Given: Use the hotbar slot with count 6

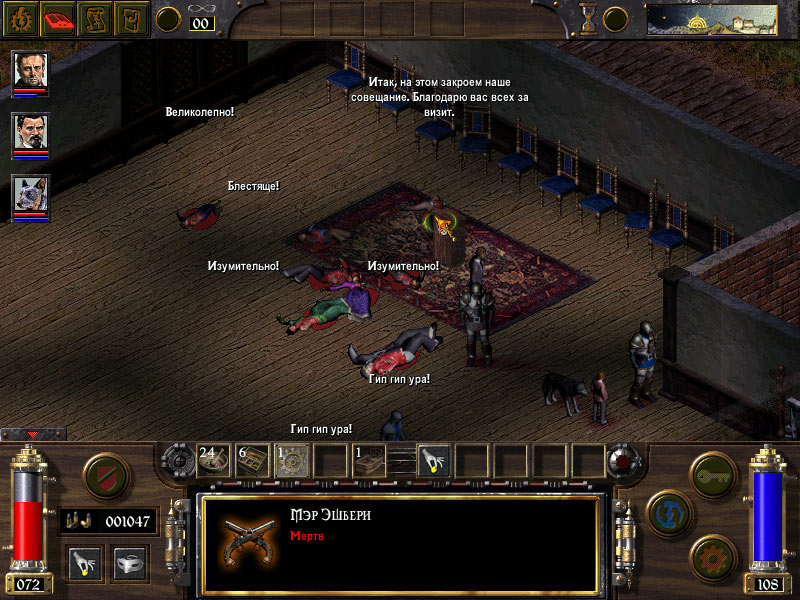Looking at the screenshot, I should click(252, 460).
